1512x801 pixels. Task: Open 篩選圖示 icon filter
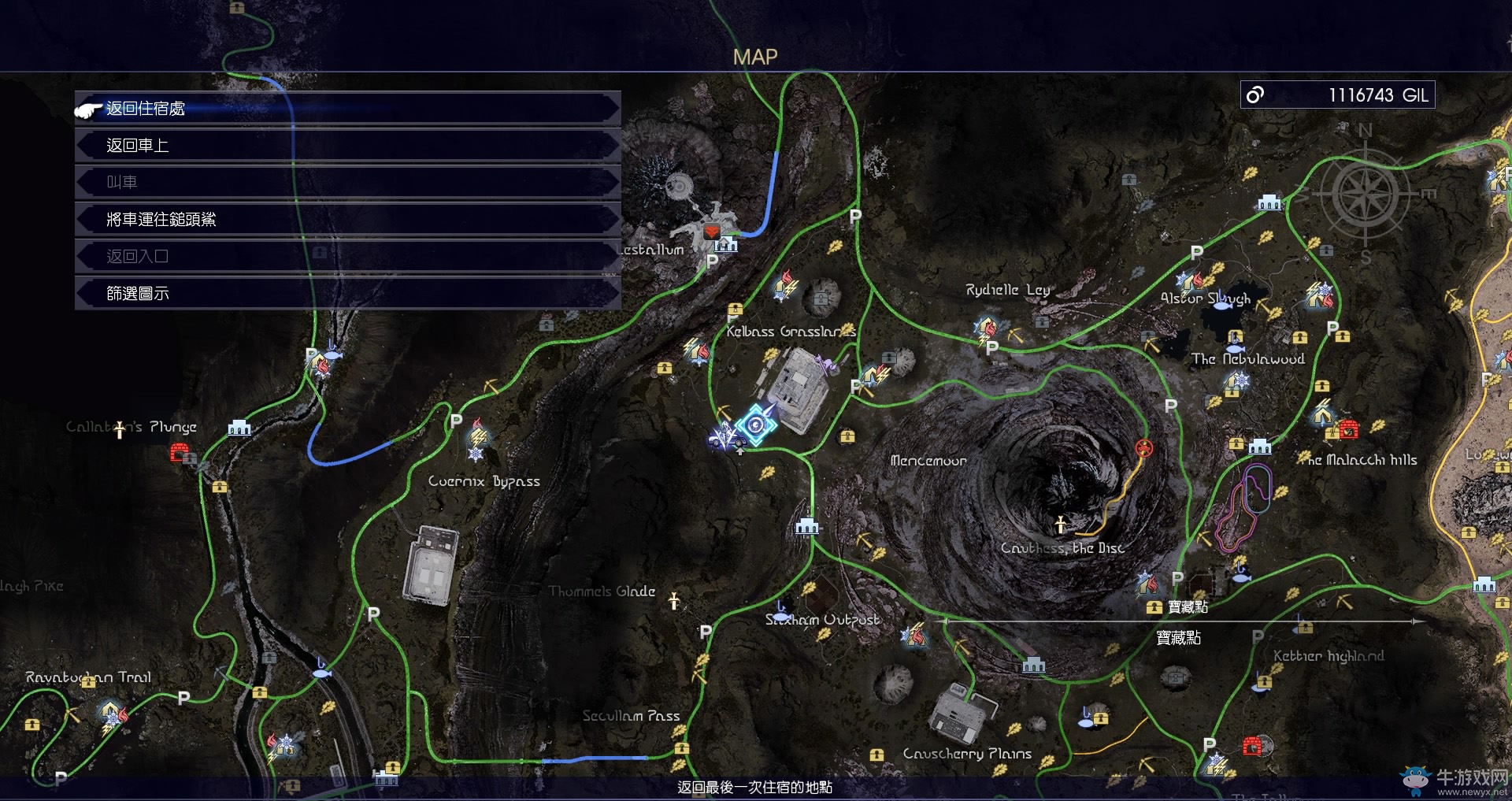[347, 294]
